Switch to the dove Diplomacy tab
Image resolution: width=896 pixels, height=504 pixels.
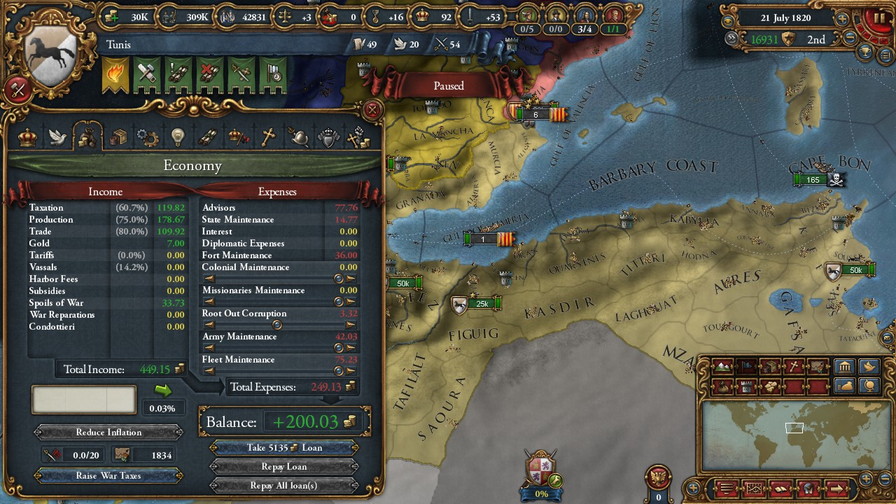tap(58, 137)
